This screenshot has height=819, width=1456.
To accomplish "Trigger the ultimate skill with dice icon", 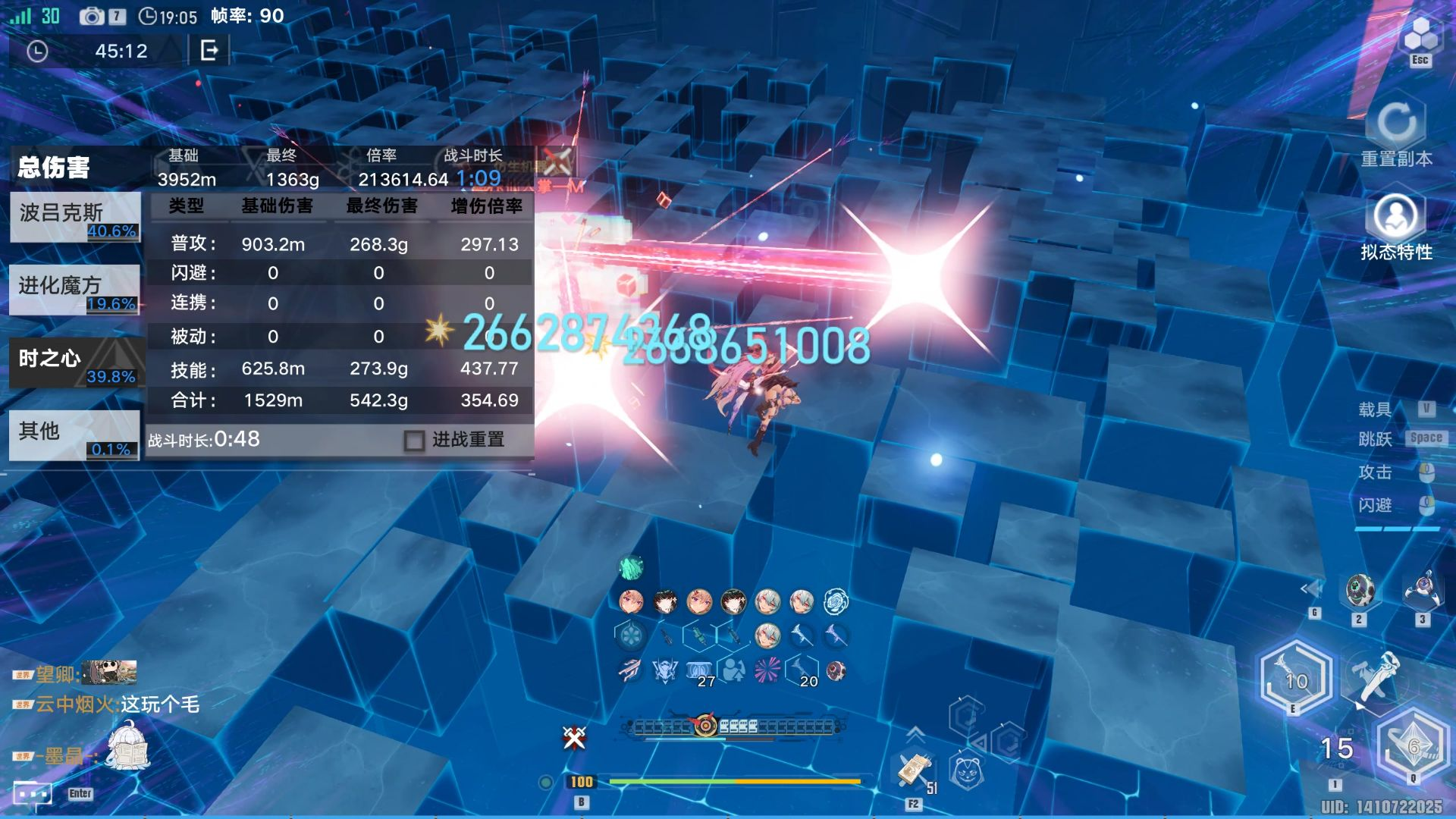I will point(1413,747).
